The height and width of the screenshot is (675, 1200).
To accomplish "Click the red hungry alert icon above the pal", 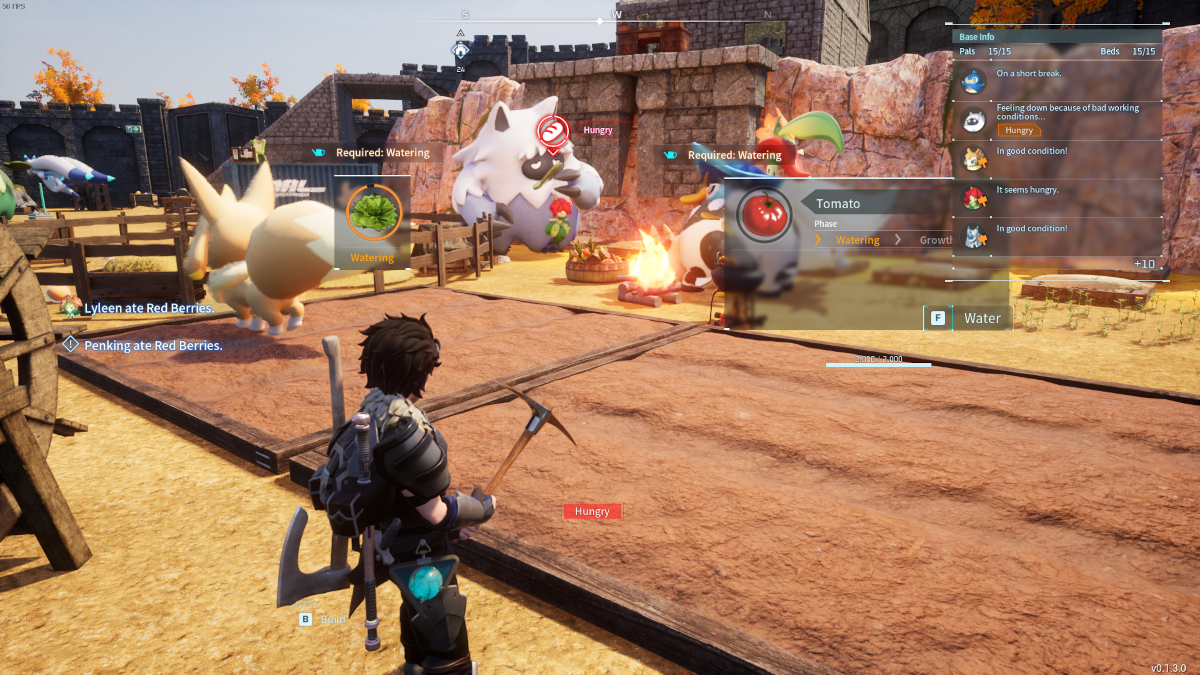I will 552,131.
